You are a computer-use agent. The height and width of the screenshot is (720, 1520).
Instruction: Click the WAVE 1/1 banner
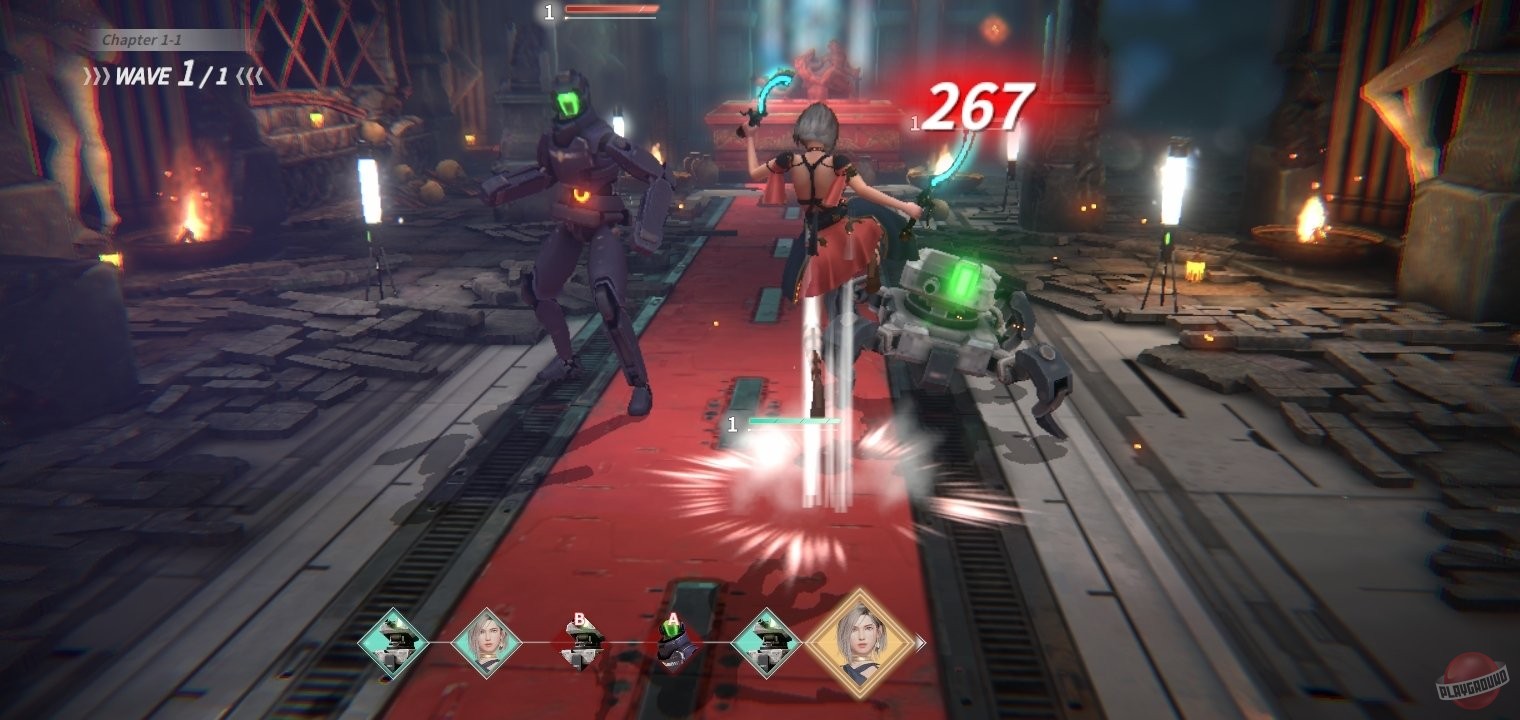tap(170, 76)
